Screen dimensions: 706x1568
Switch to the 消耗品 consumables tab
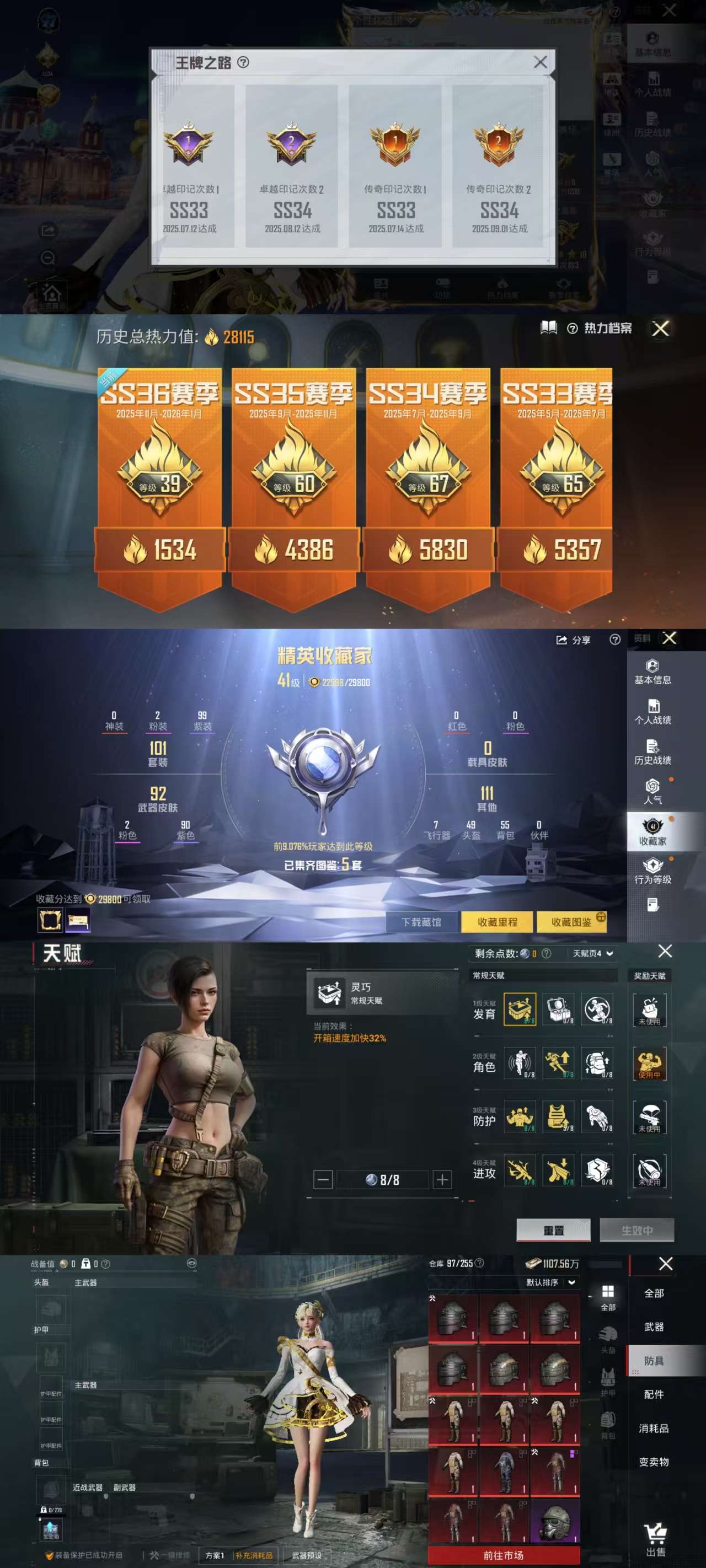click(x=654, y=1428)
